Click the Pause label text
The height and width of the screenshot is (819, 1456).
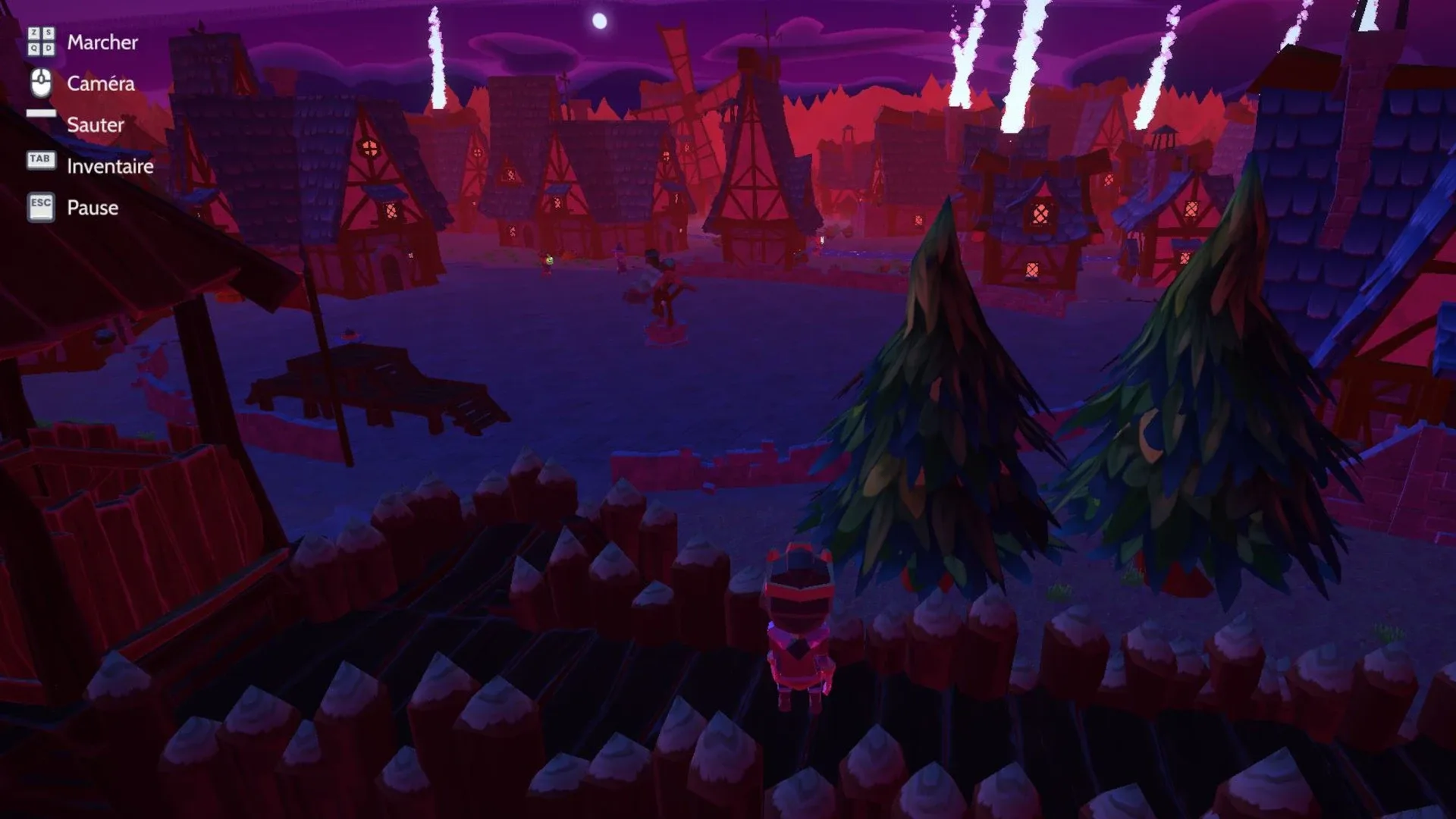pyautogui.click(x=93, y=208)
